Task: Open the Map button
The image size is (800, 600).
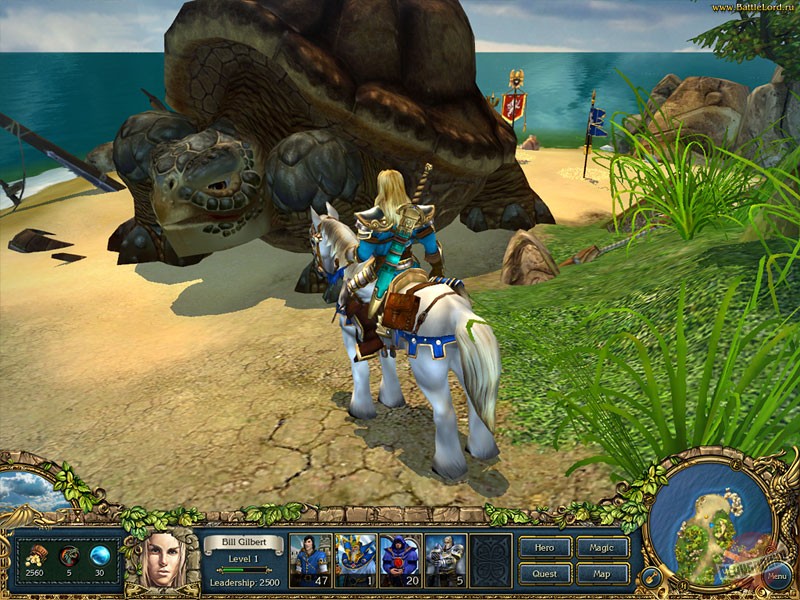Action: 603,574
